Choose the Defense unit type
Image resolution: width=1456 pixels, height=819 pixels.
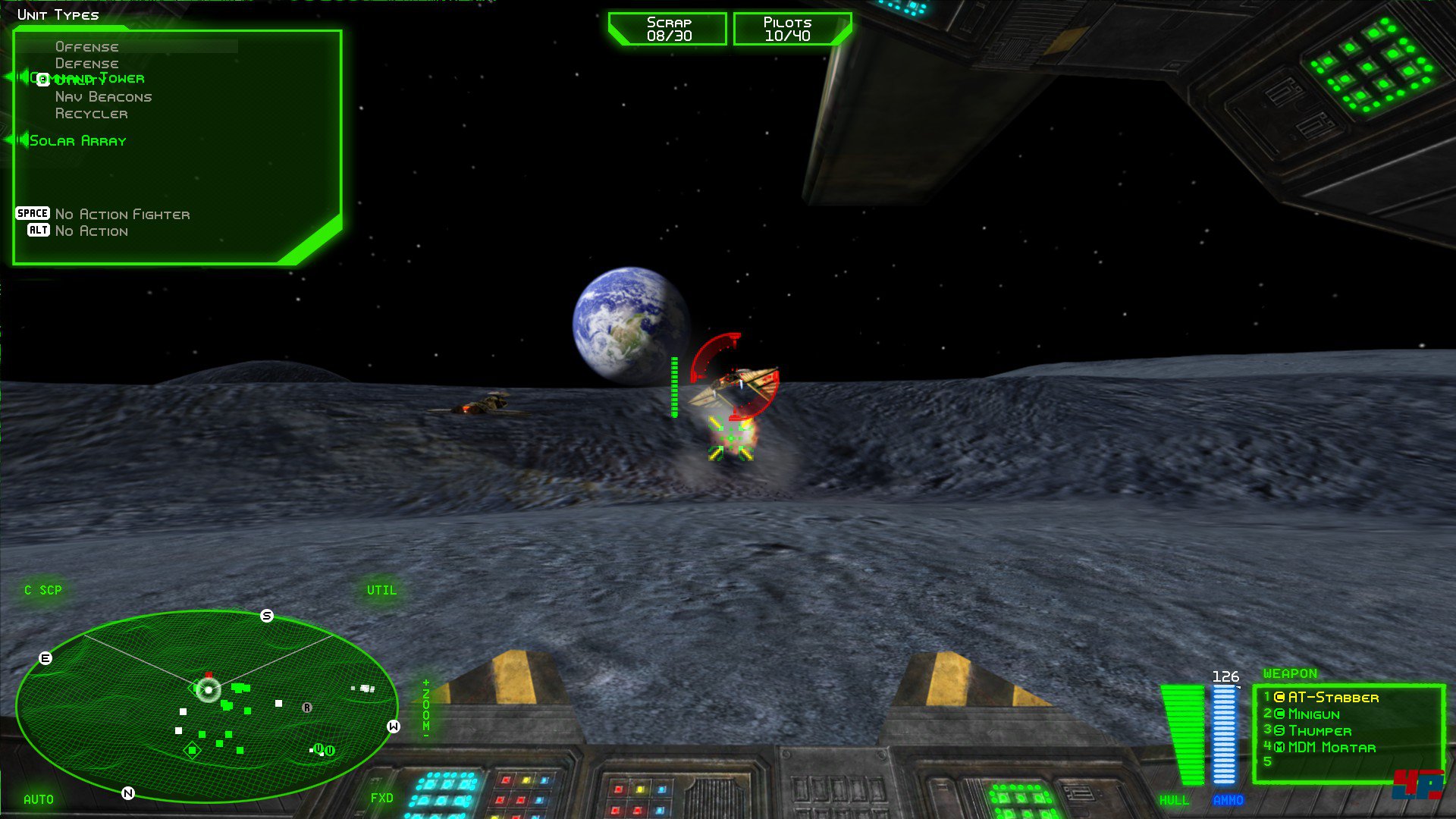(x=86, y=64)
